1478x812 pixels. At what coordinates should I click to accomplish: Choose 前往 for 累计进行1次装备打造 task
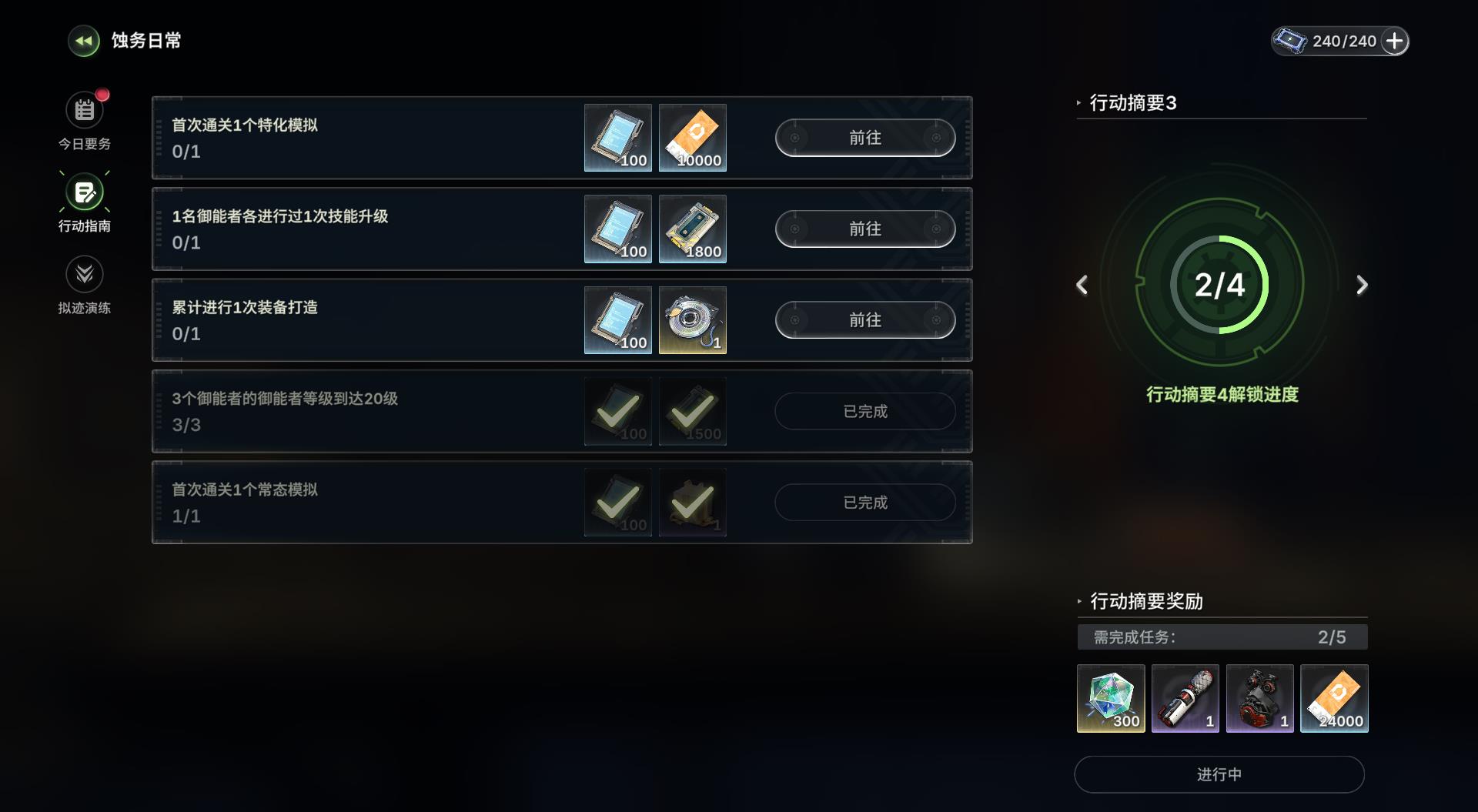(864, 320)
